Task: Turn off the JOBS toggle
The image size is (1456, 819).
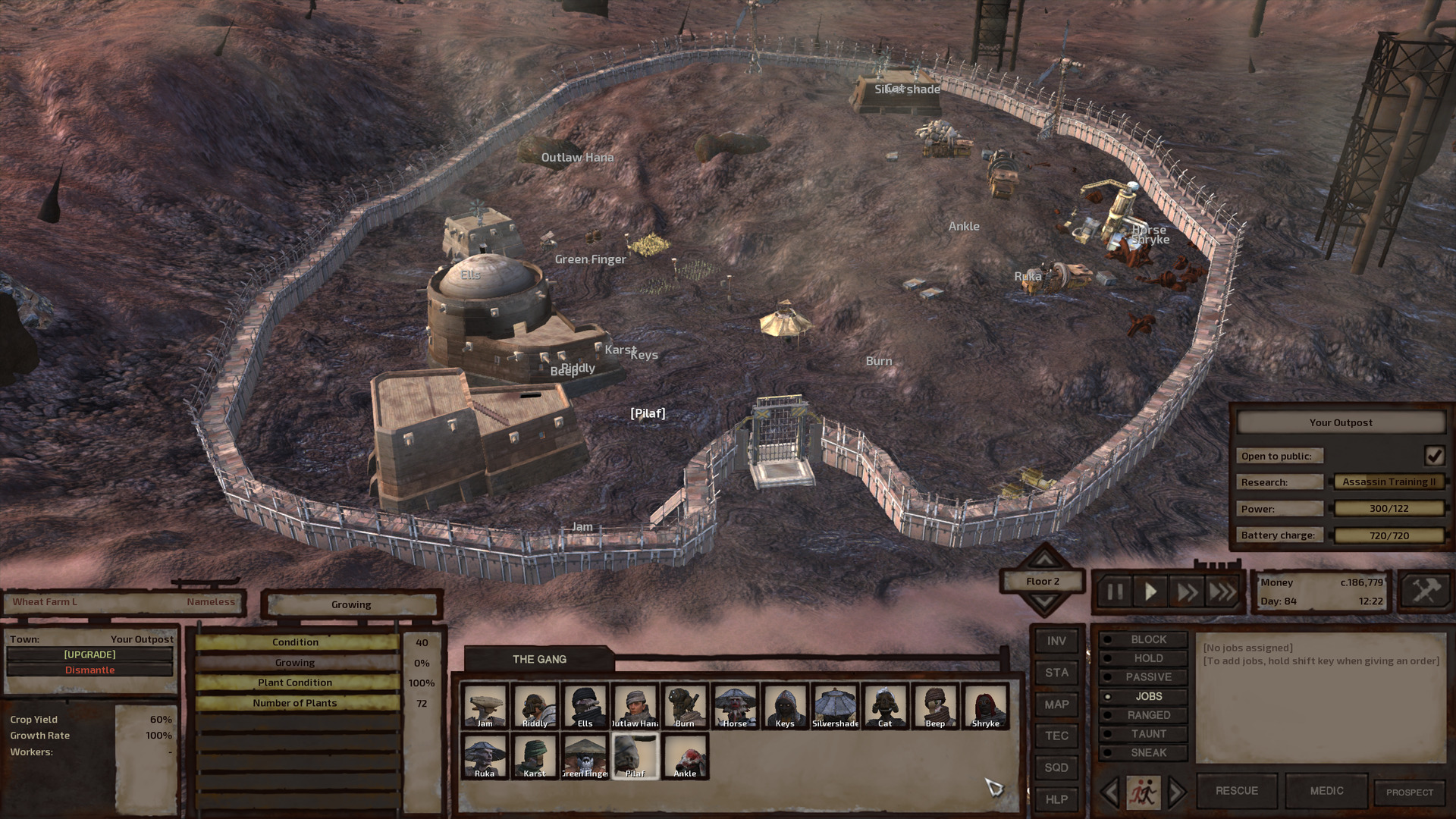Action: point(1144,695)
